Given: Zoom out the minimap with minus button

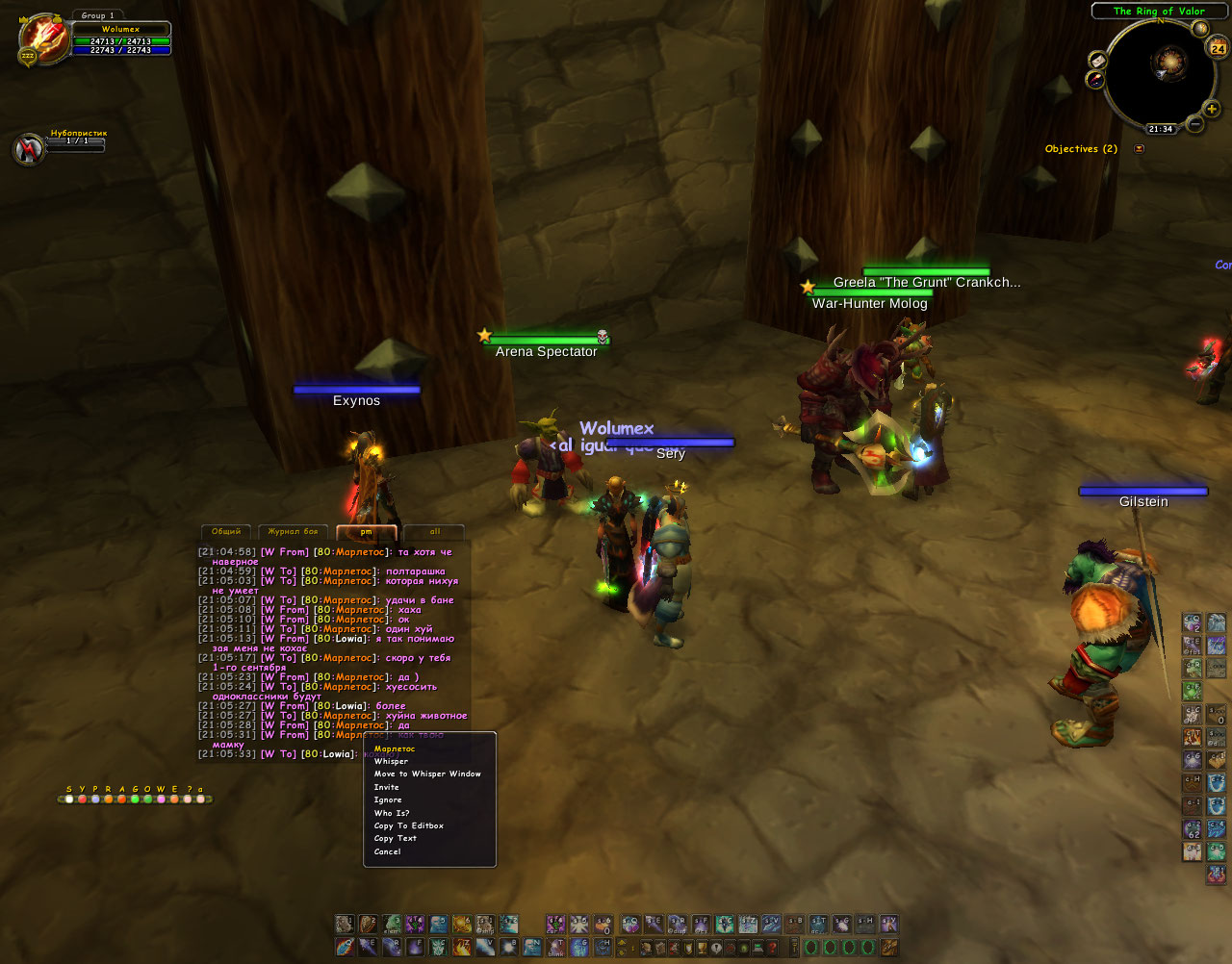Looking at the screenshot, I should [x=1194, y=124].
